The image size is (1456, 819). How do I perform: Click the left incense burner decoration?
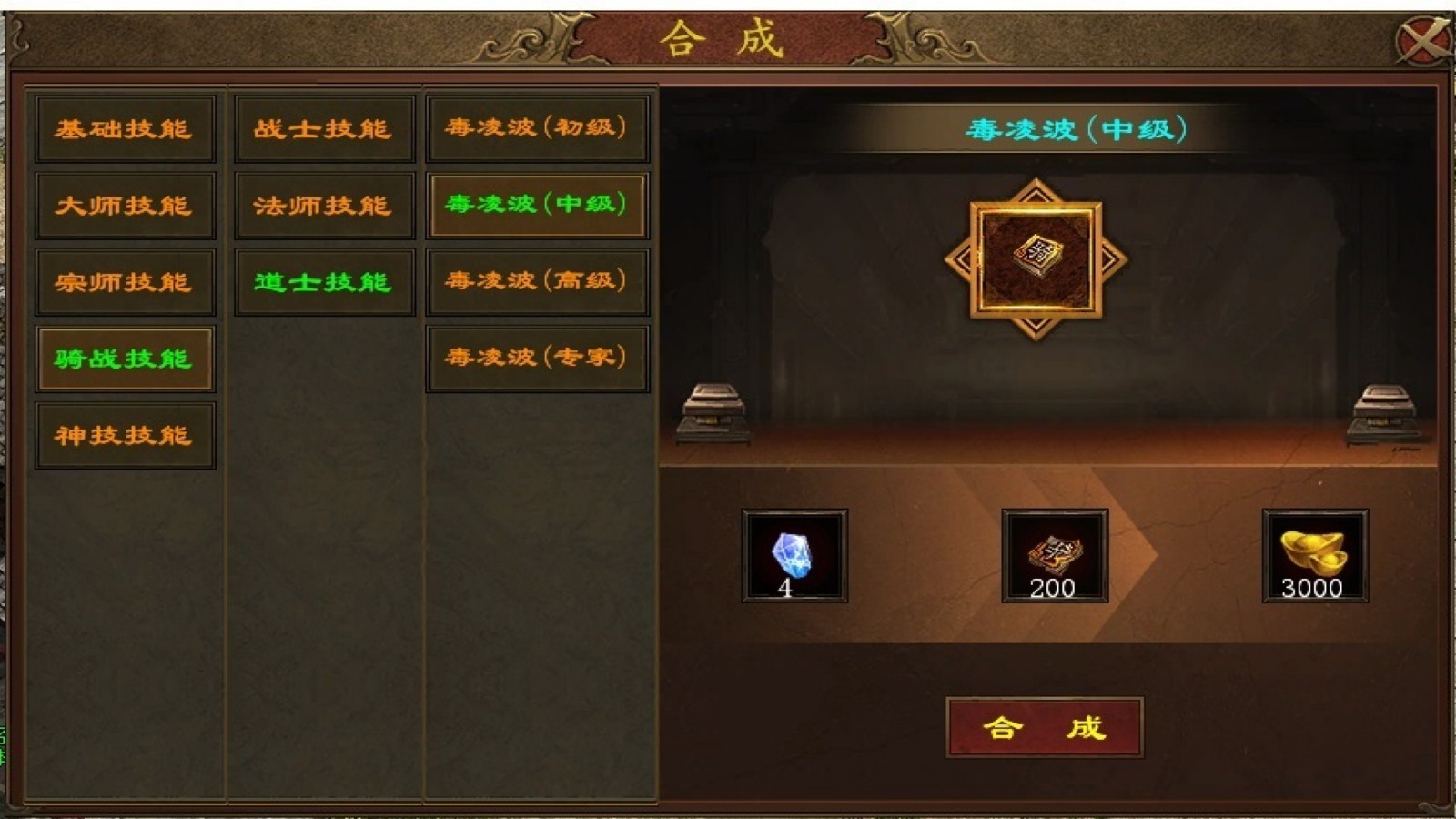[x=713, y=412]
